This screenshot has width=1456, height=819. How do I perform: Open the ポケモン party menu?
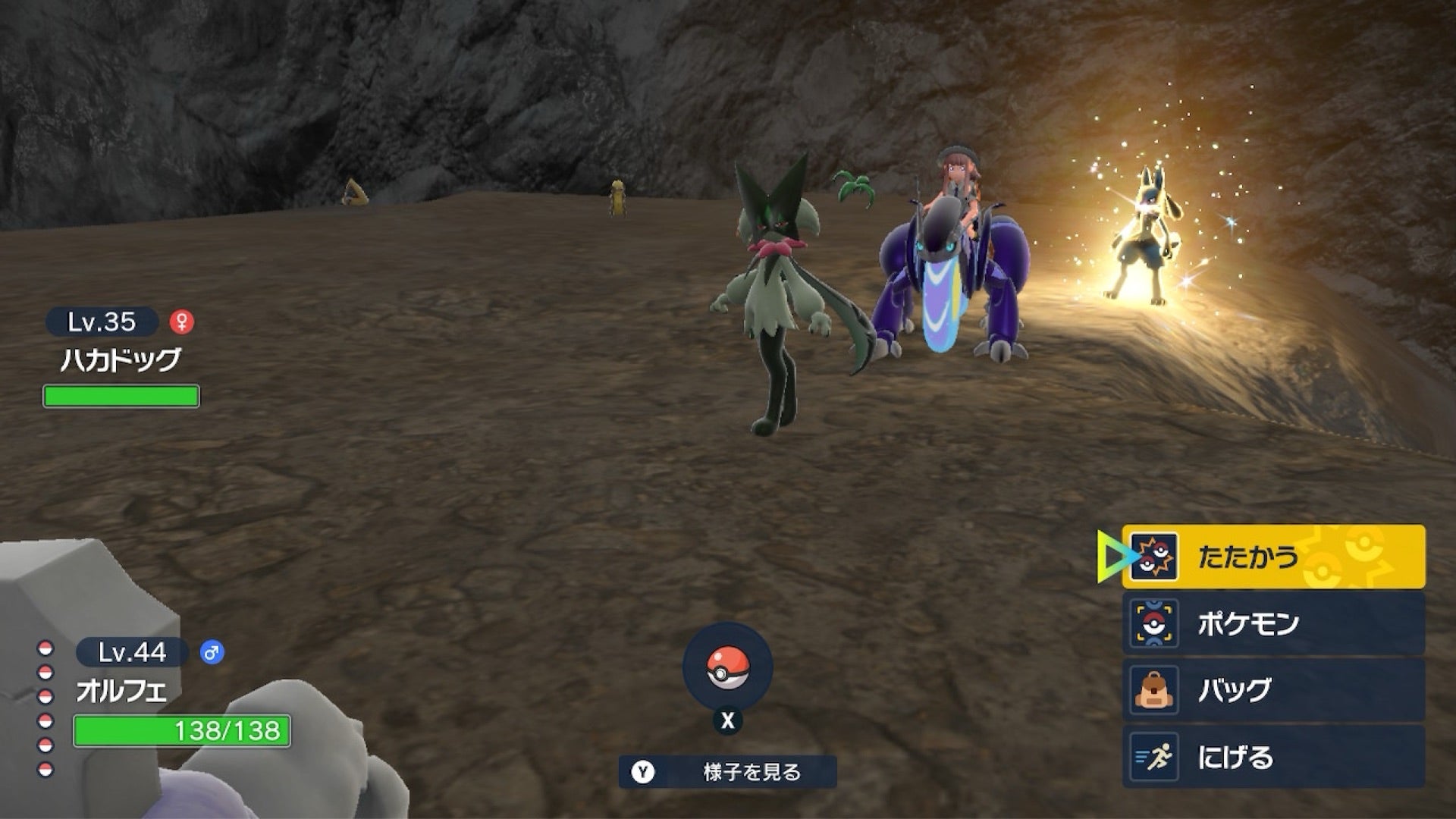pyautogui.click(x=1273, y=623)
